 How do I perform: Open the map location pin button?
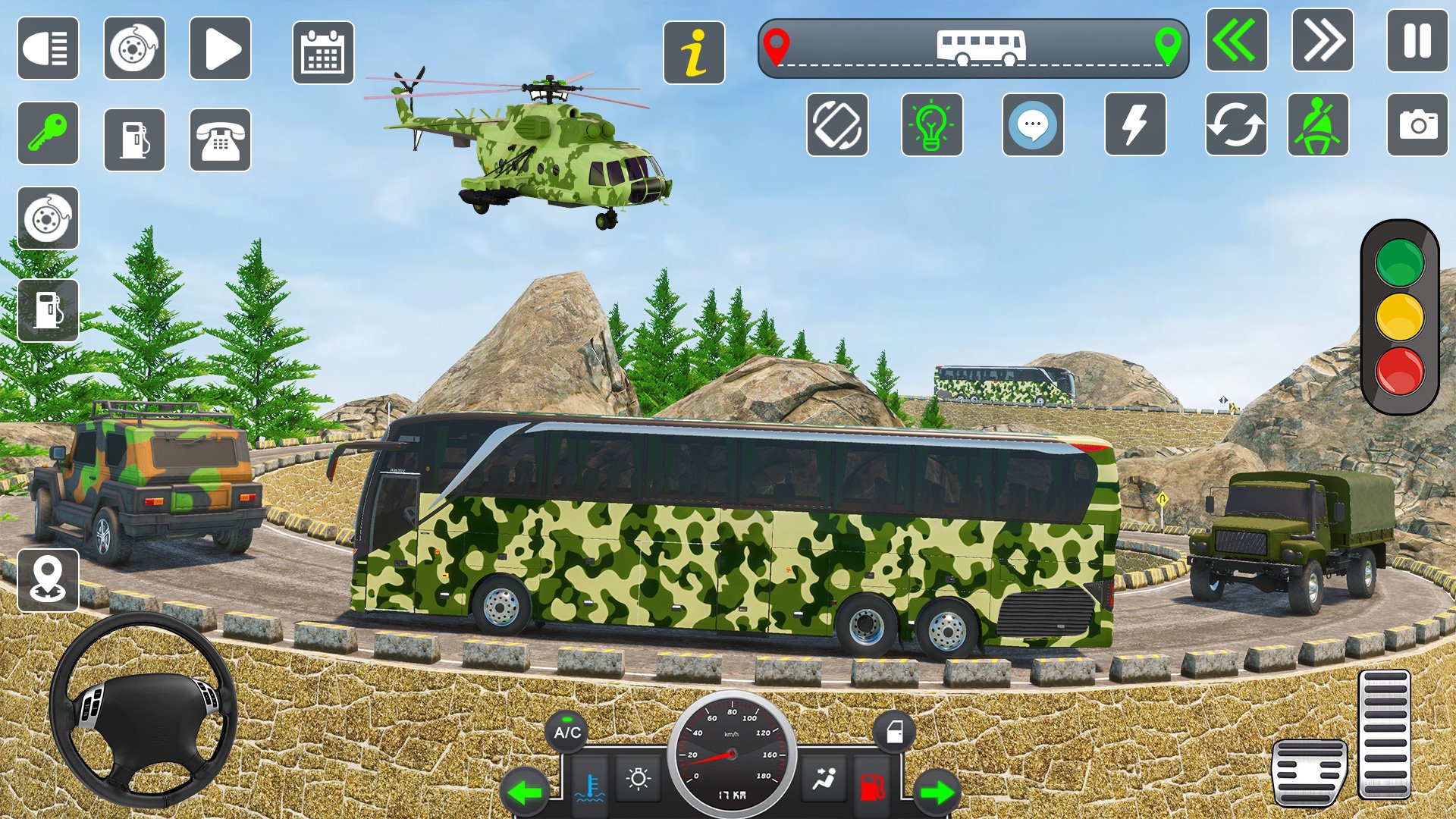coord(48,581)
